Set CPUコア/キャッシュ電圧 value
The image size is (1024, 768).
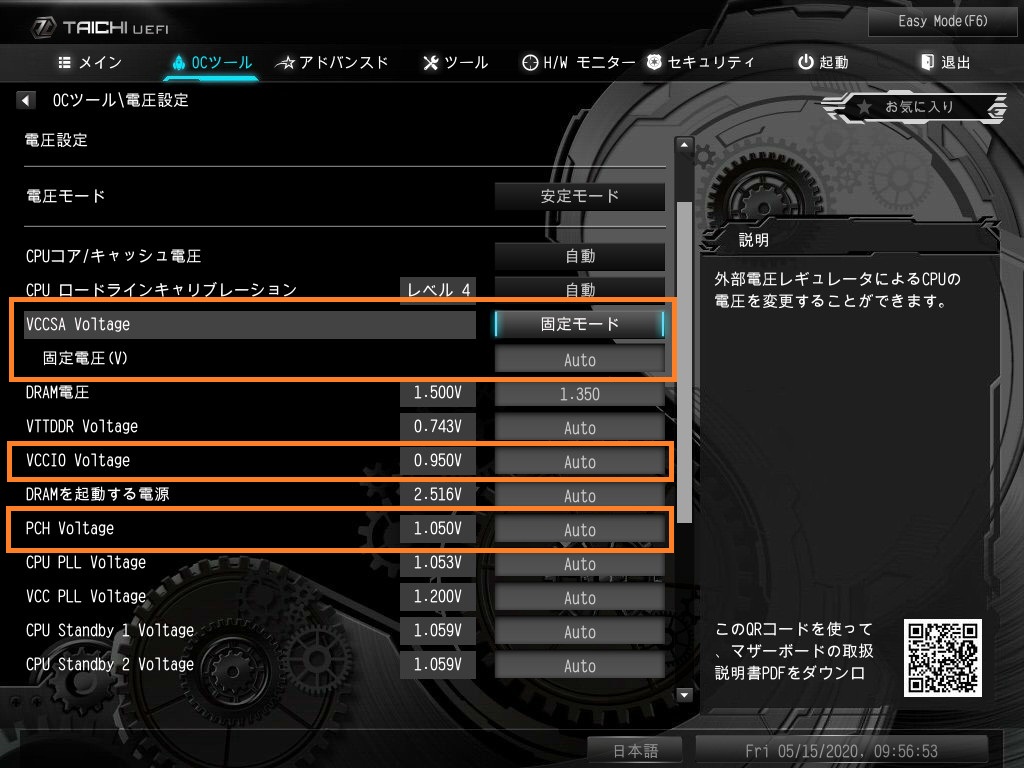pyautogui.click(x=580, y=256)
